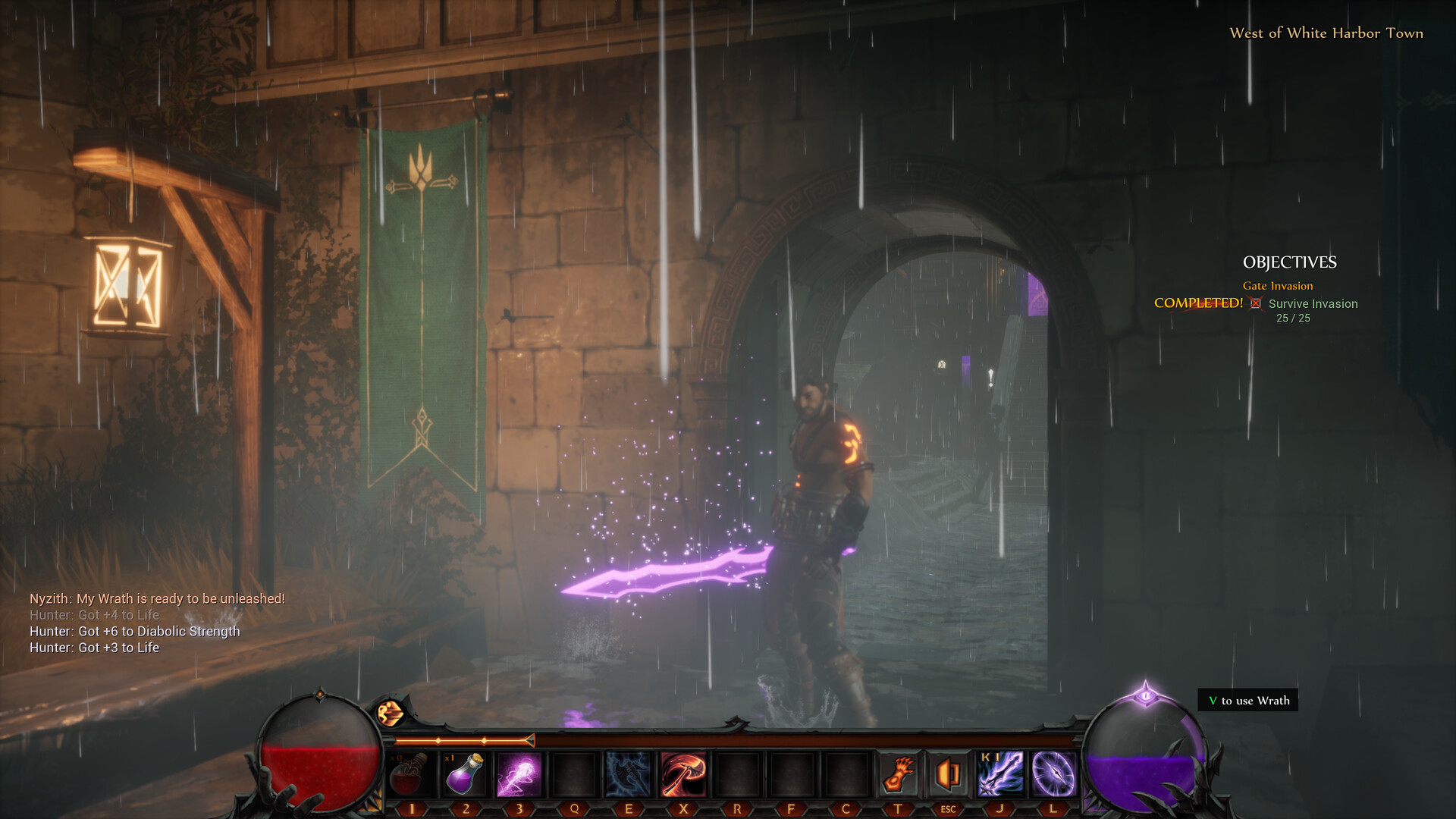Open the orange gauntlet menu icon
The height and width of the screenshot is (819, 1456).
tap(899, 774)
